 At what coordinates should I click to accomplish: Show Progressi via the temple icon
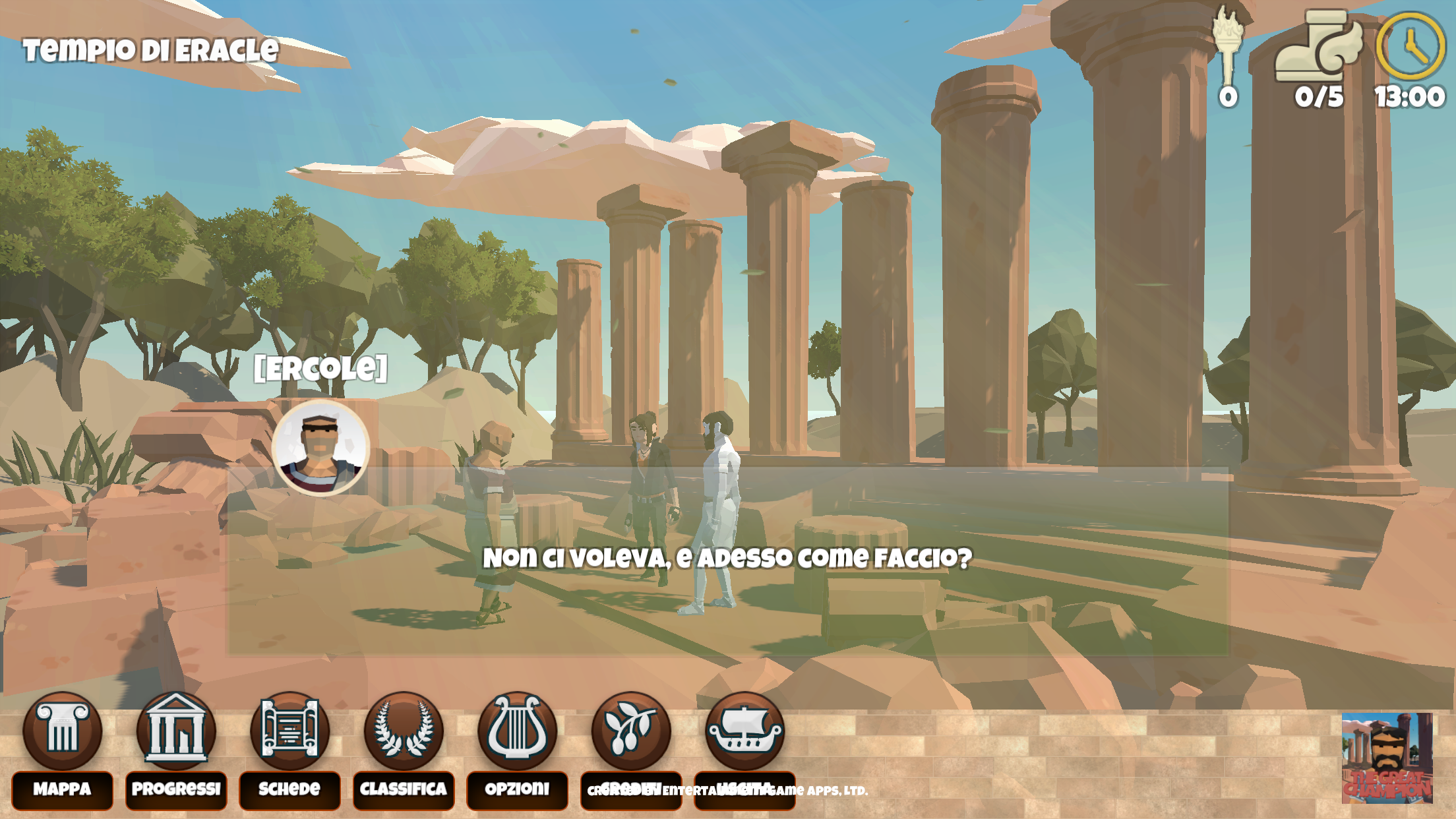tap(176, 731)
